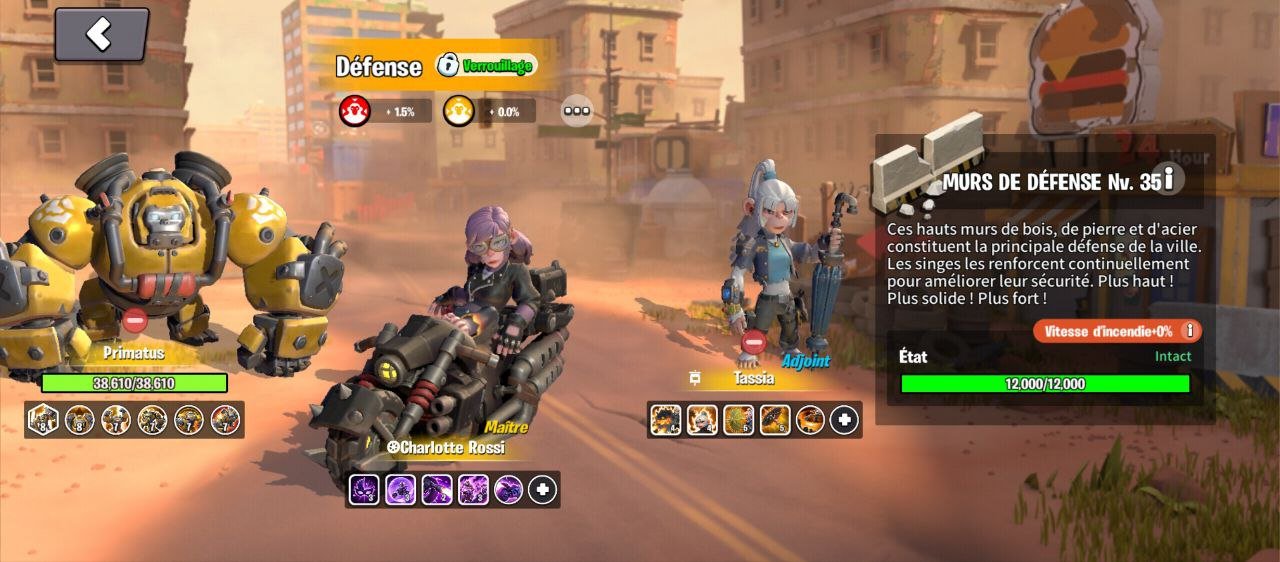The height and width of the screenshot is (562, 1280).
Task: Select Primatus's hexagonal first skill icon
Action: (44, 420)
